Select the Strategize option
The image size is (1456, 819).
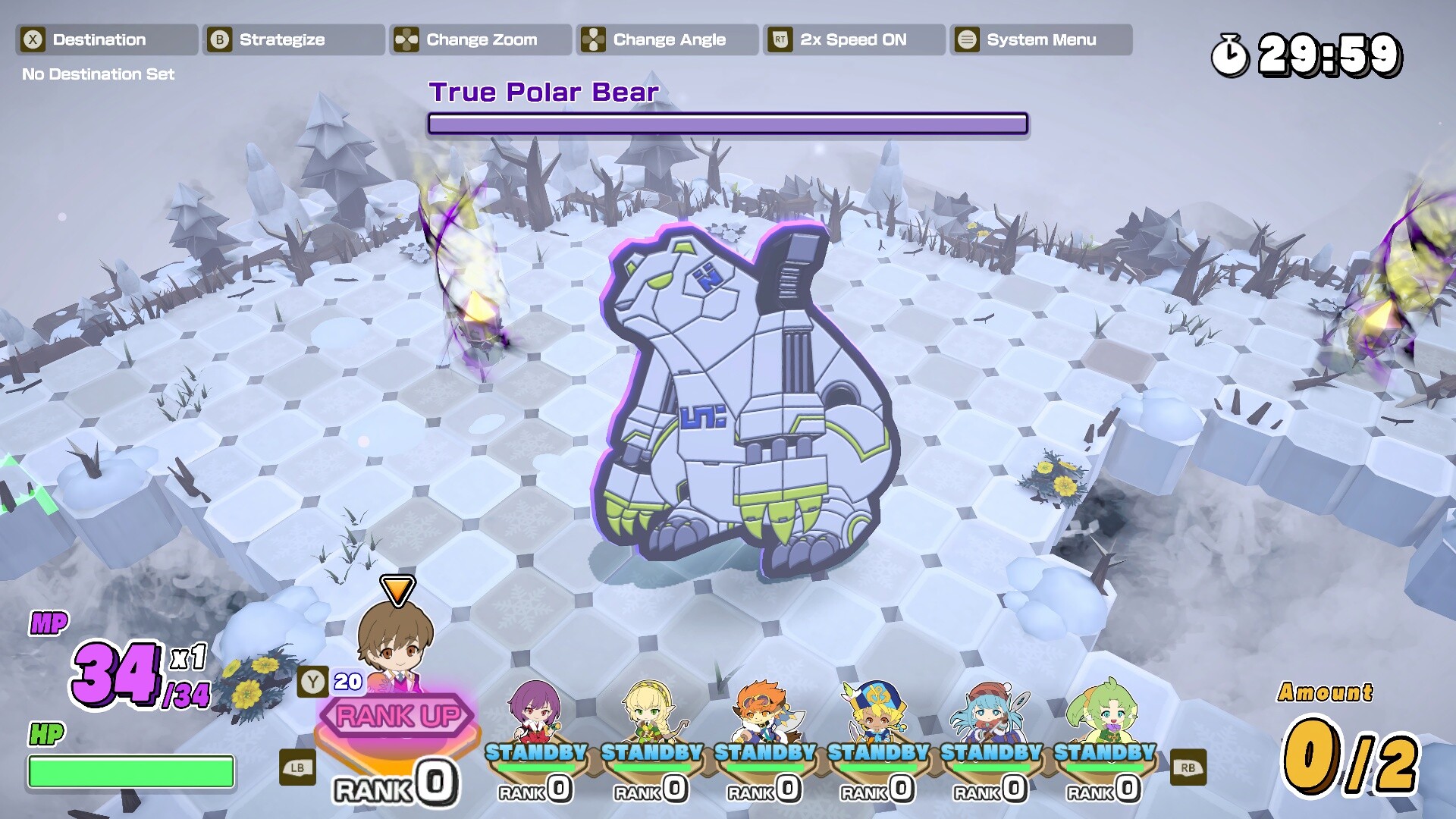point(293,39)
